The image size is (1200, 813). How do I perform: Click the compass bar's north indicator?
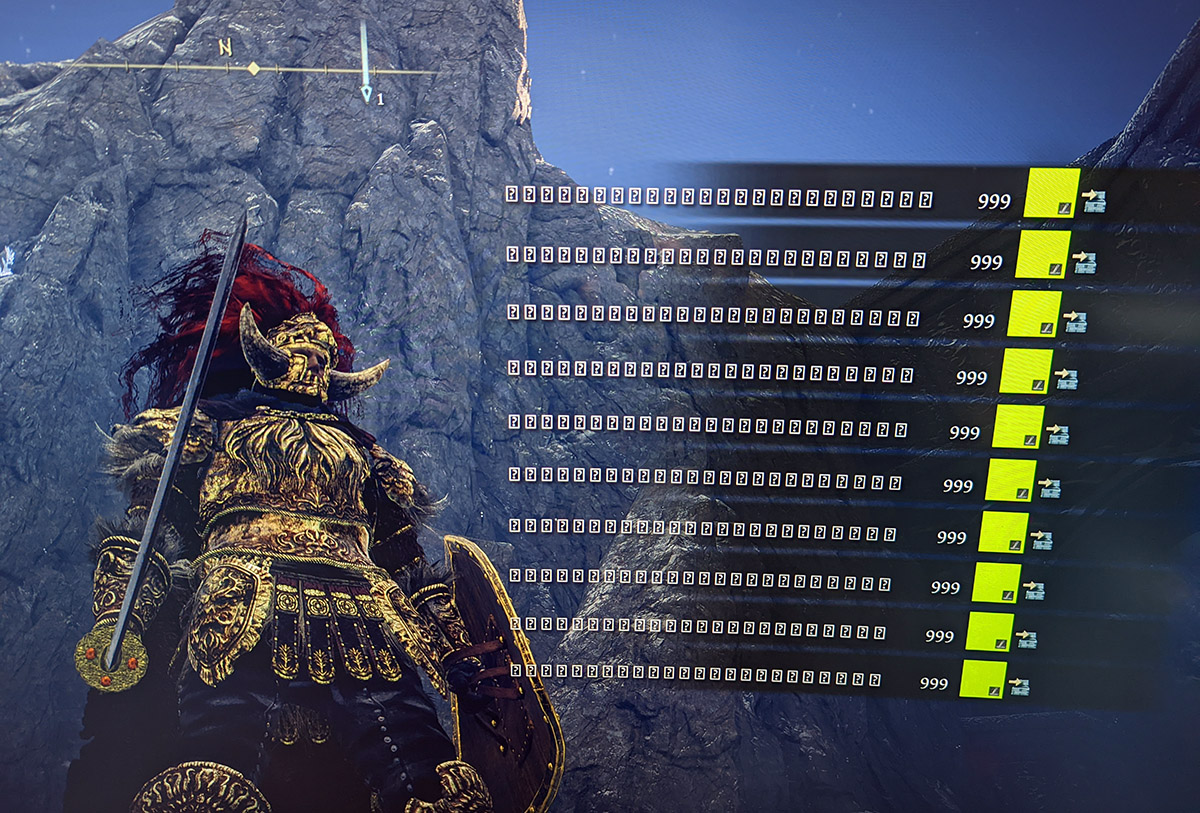click(226, 47)
